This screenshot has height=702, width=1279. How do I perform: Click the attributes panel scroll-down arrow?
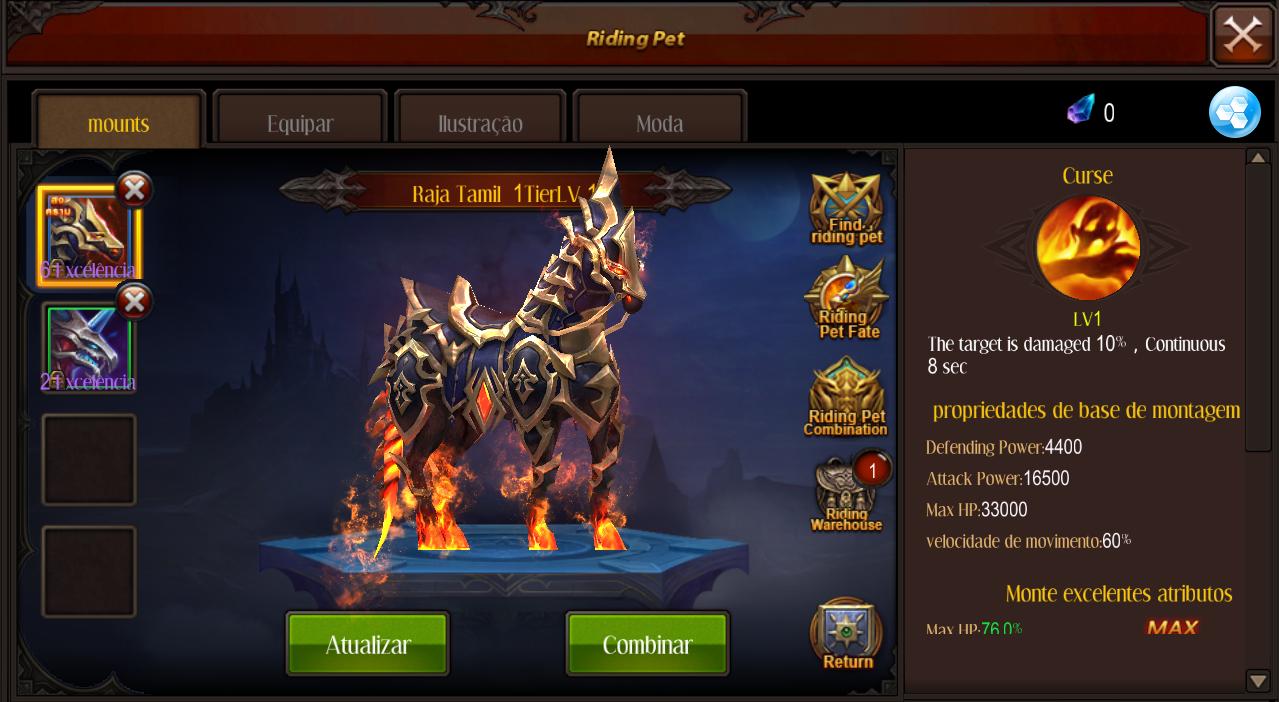point(1258,681)
